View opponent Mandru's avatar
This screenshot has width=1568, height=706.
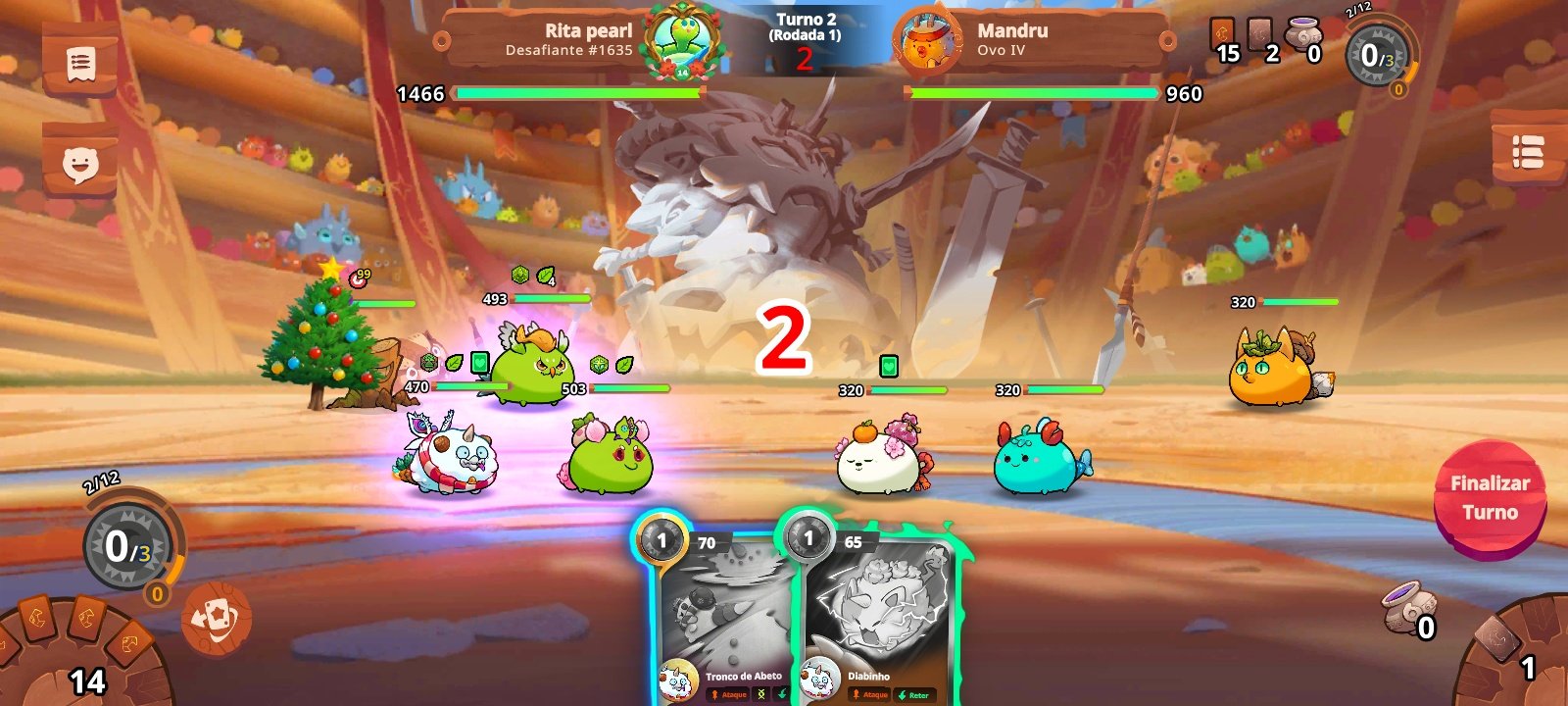pos(926,43)
